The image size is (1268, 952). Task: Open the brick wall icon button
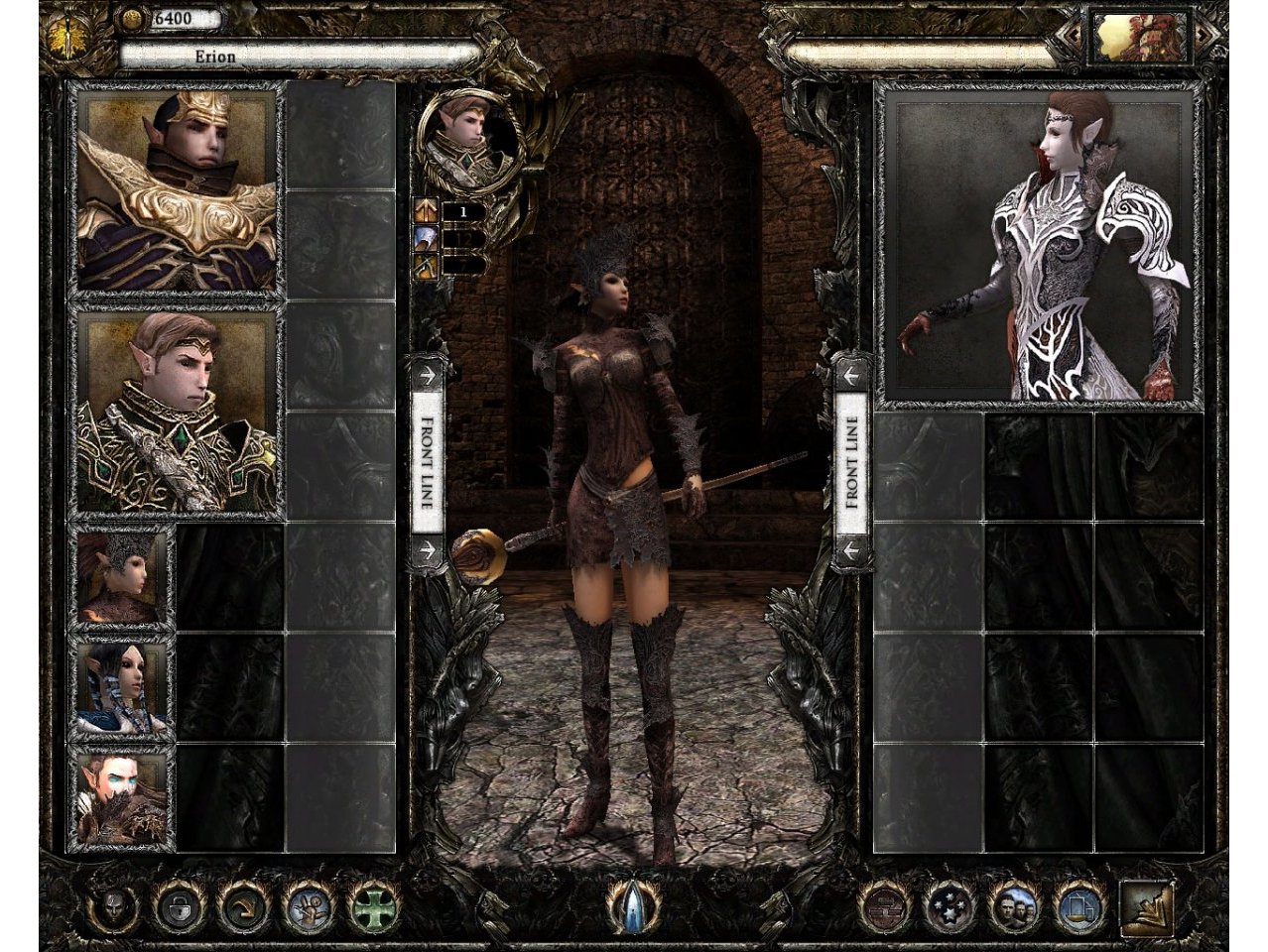tap(884, 905)
